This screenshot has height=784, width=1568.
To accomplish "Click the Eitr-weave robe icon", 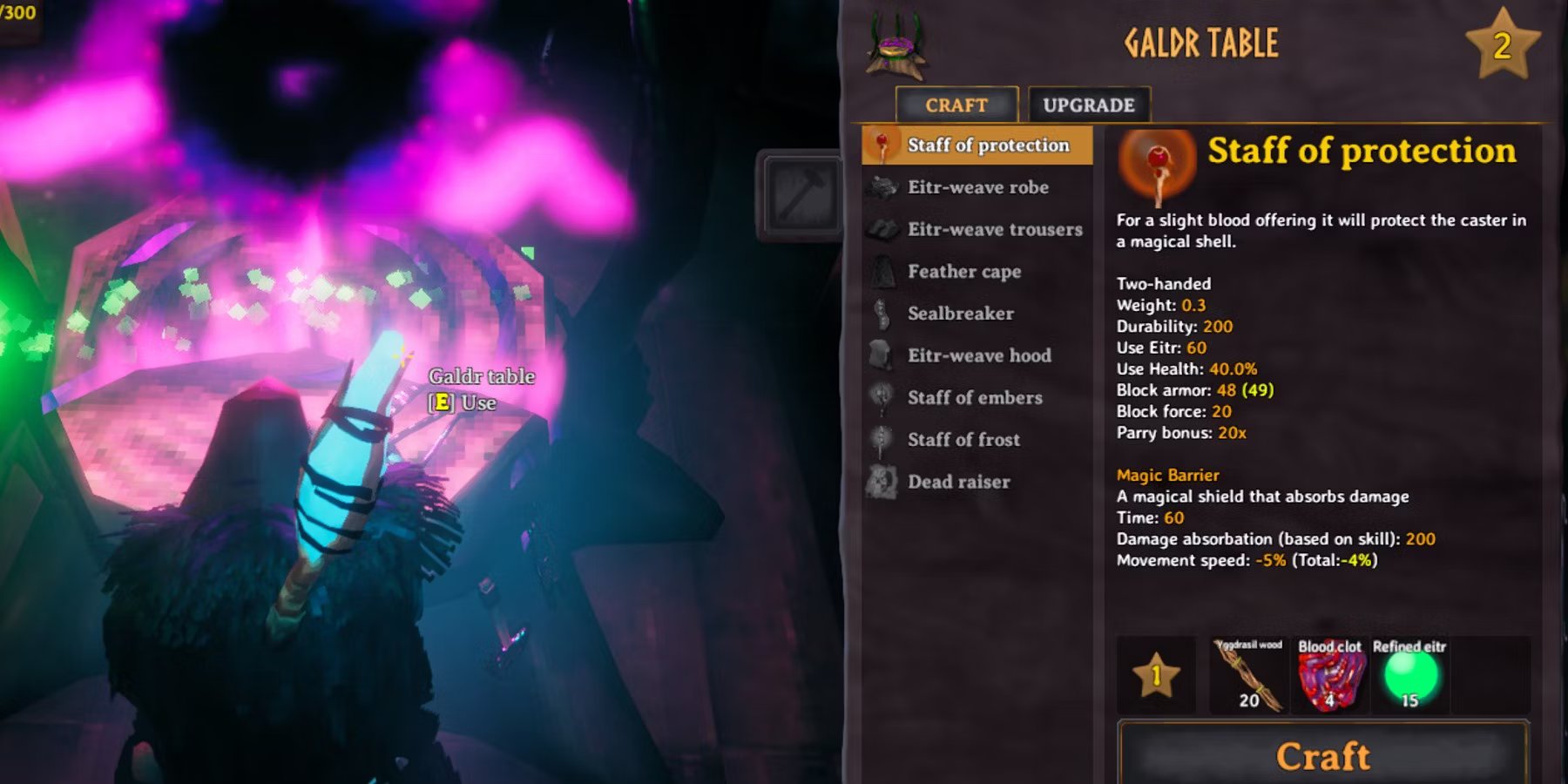I will click(882, 186).
